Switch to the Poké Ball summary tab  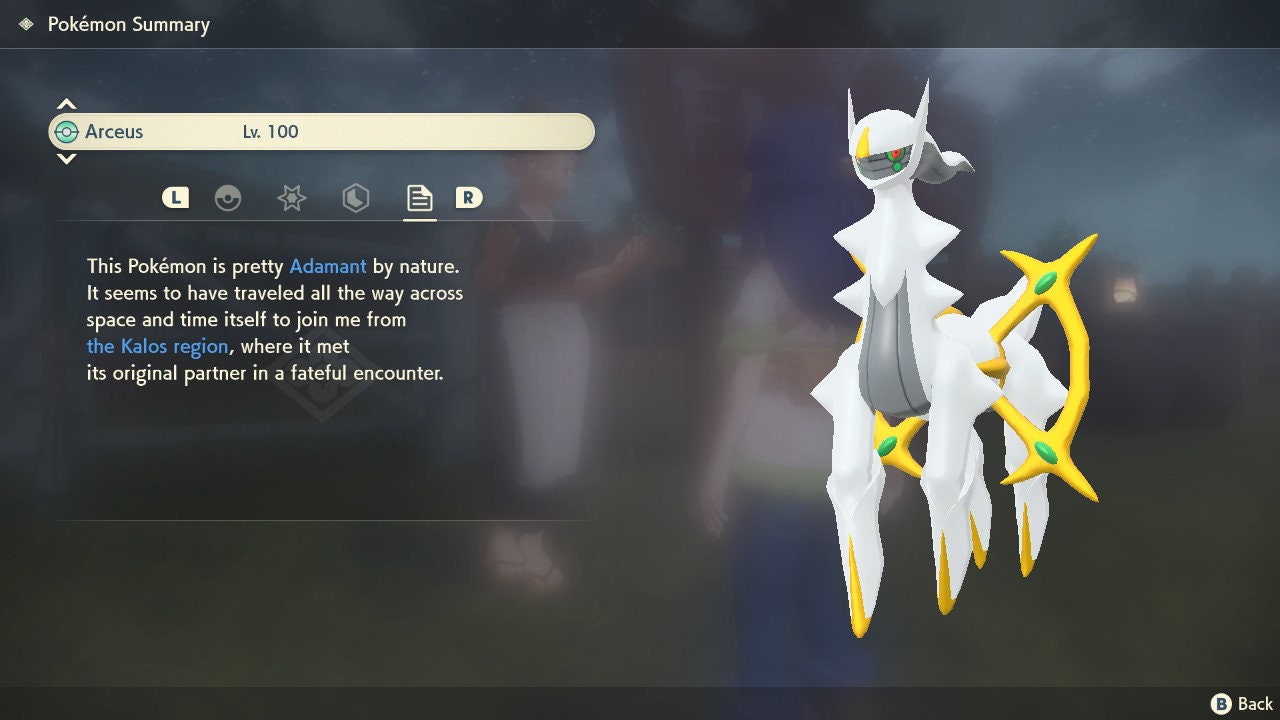pos(228,198)
